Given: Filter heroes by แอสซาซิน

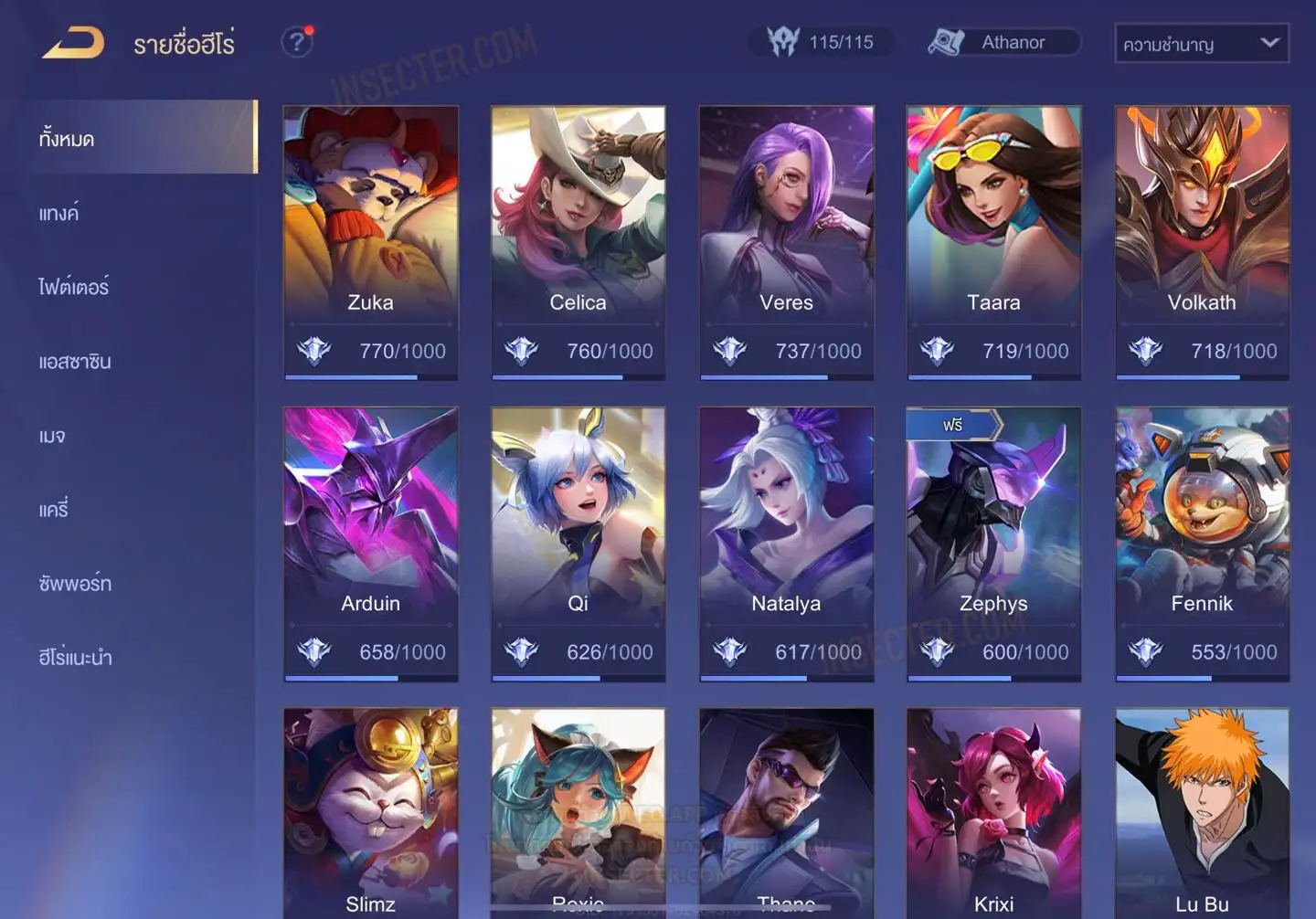Looking at the screenshot, I should coord(75,362).
